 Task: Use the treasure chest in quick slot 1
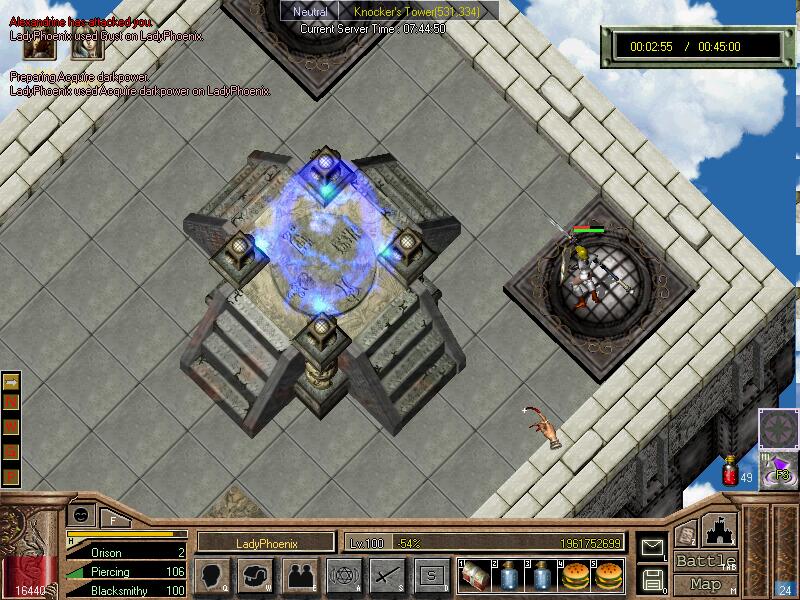click(474, 575)
